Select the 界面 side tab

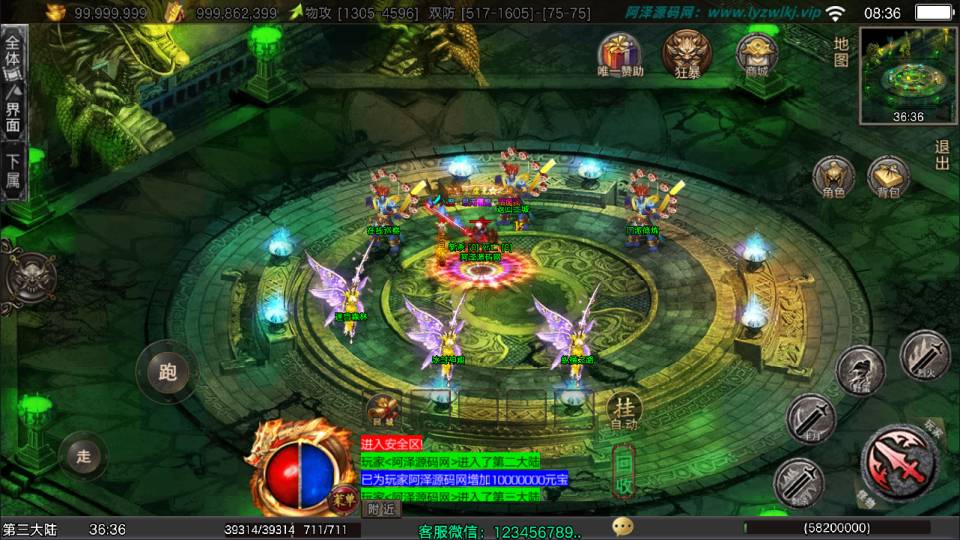click(x=13, y=117)
